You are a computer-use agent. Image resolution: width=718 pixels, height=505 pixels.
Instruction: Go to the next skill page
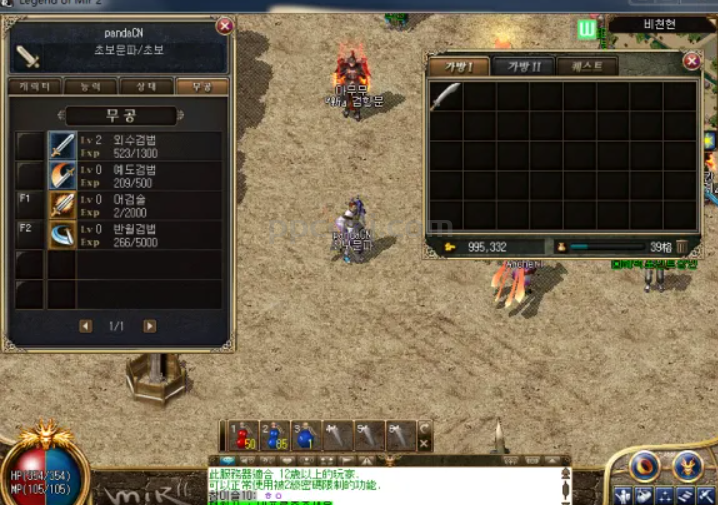149,326
